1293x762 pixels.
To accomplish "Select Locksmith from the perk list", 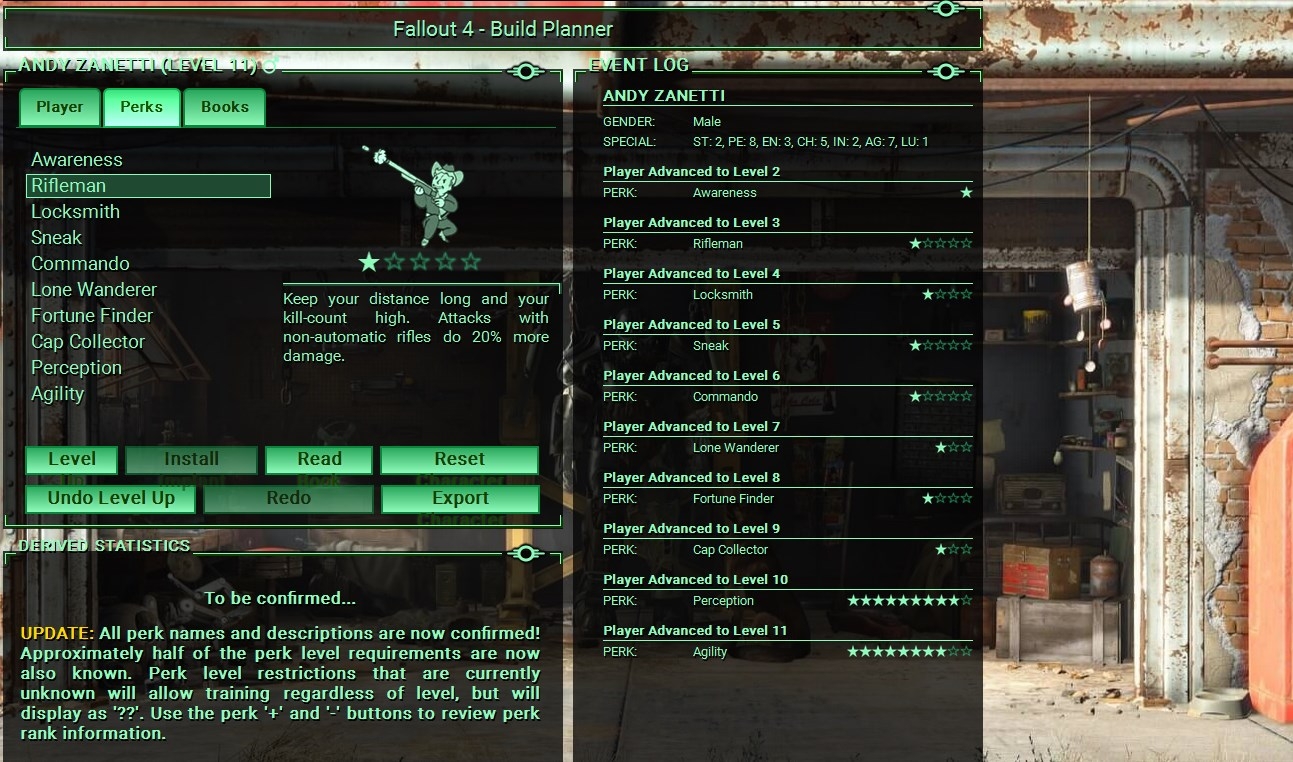I will click(75, 212).
